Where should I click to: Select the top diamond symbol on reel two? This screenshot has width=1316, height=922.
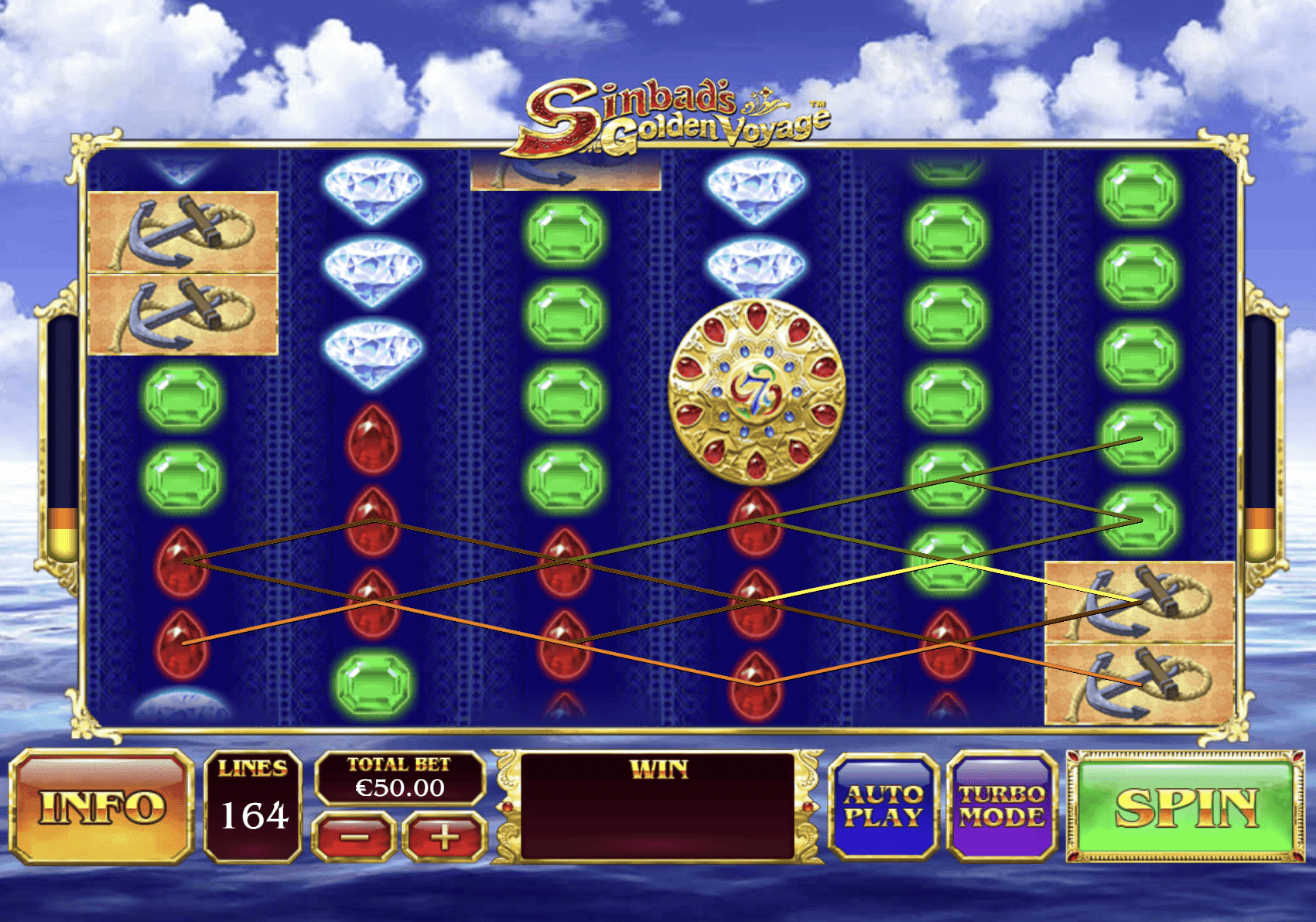[371, 190]
